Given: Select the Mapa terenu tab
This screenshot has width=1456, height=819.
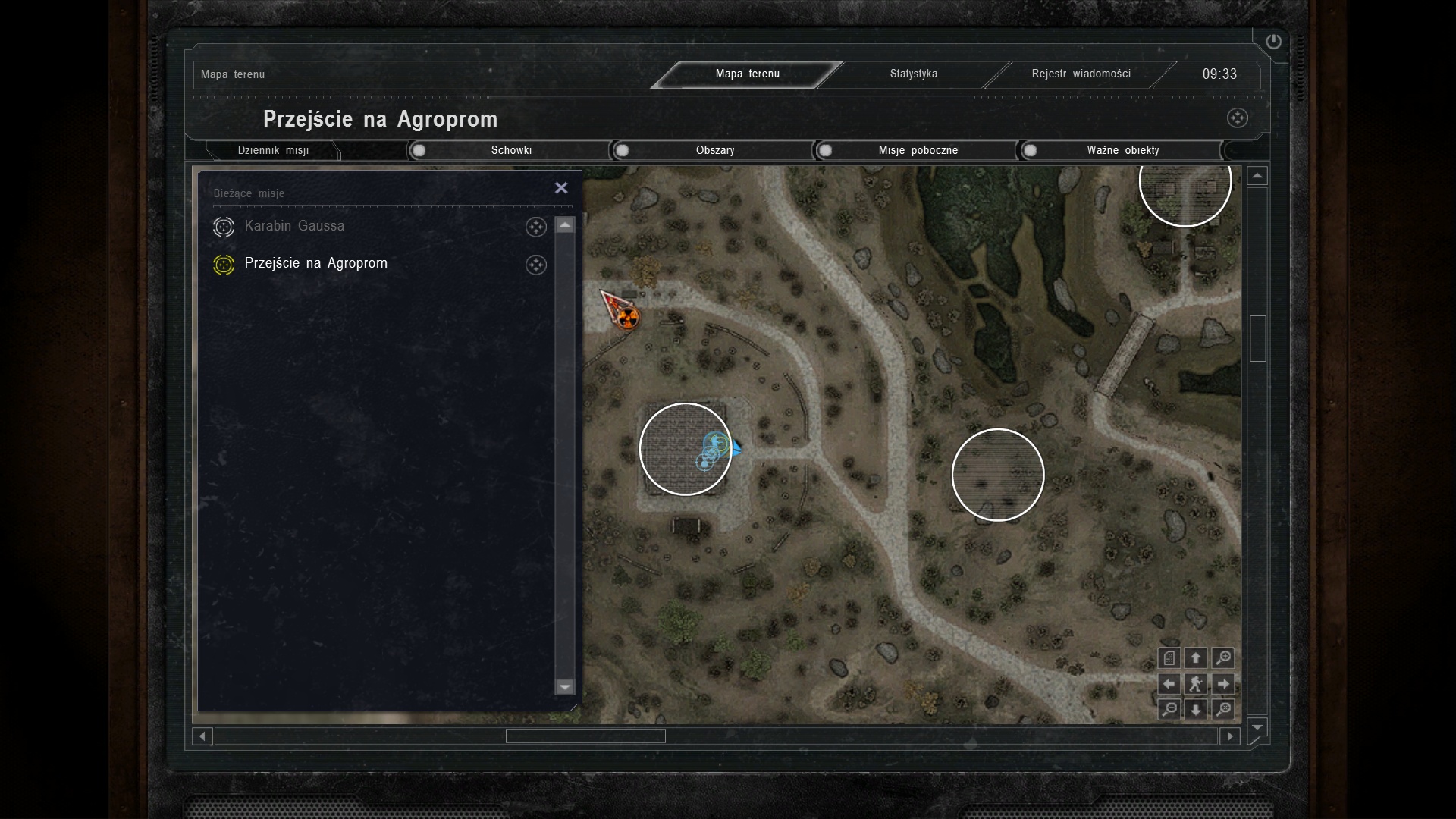Looking at the screenshot, I should click(747, 74).
